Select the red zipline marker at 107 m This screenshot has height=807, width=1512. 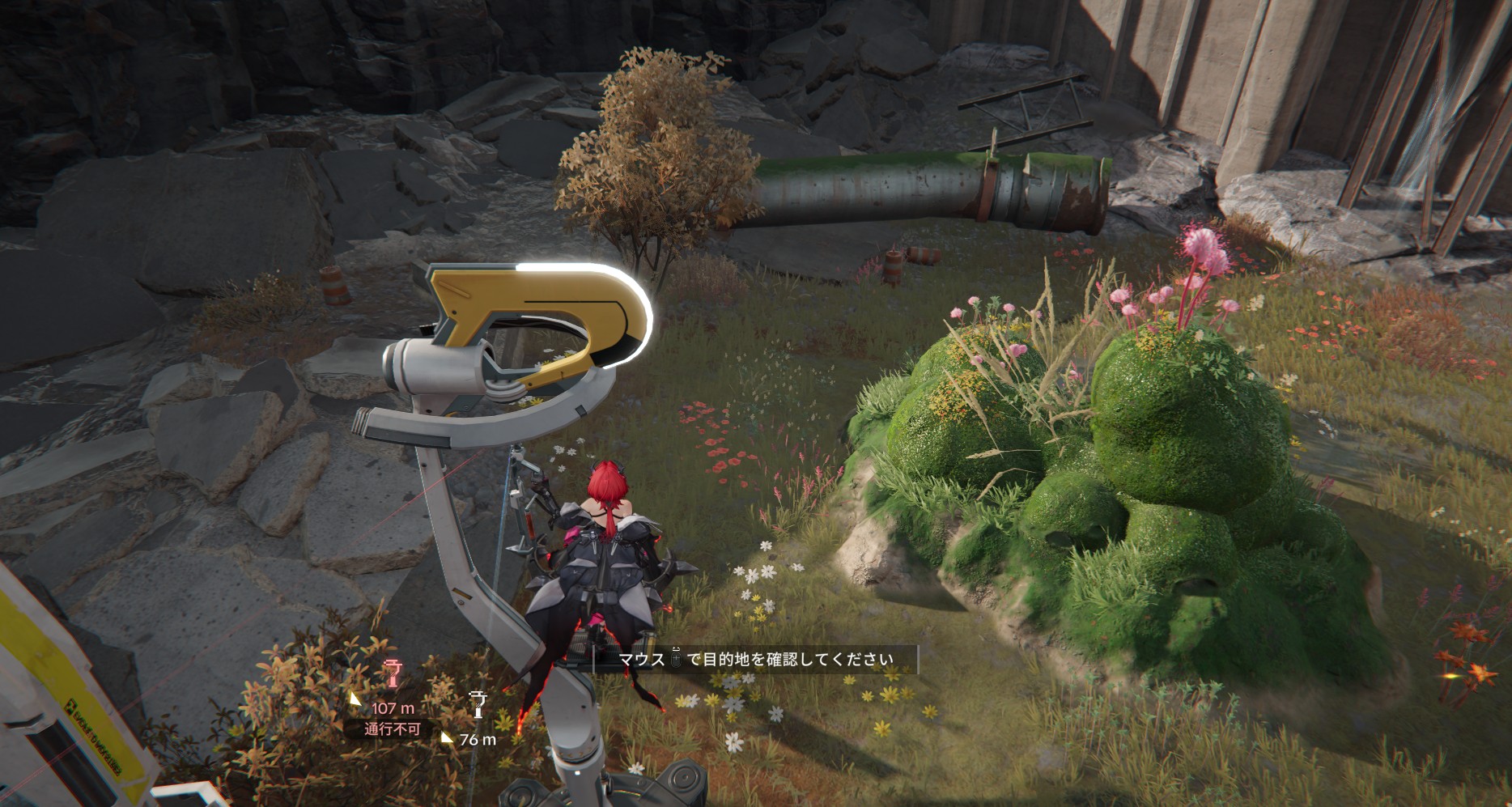point(393,674)
